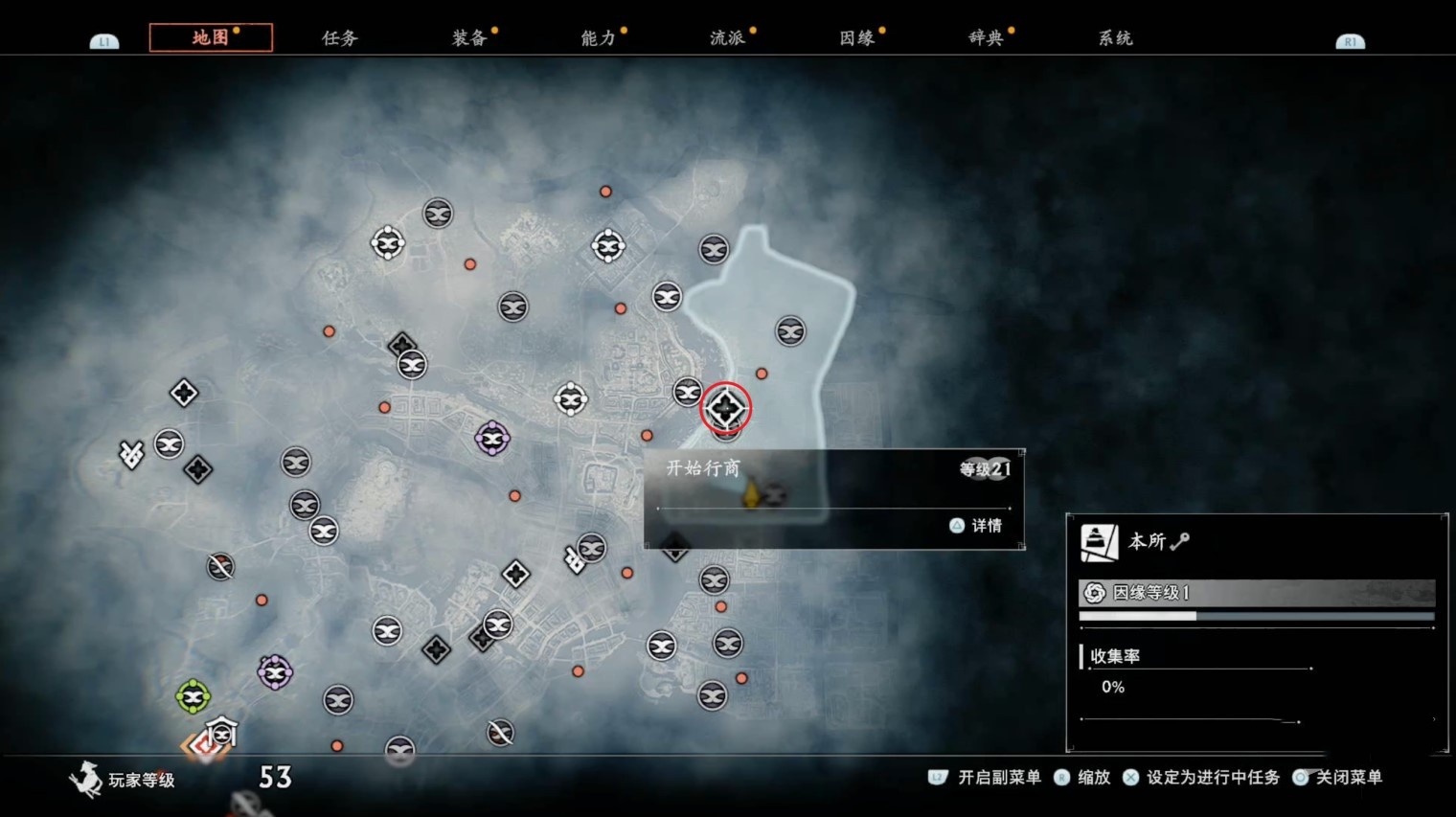Open the 本所 region info panel
Viewport: 1456px width, 817px height.
coord(1256,542)
